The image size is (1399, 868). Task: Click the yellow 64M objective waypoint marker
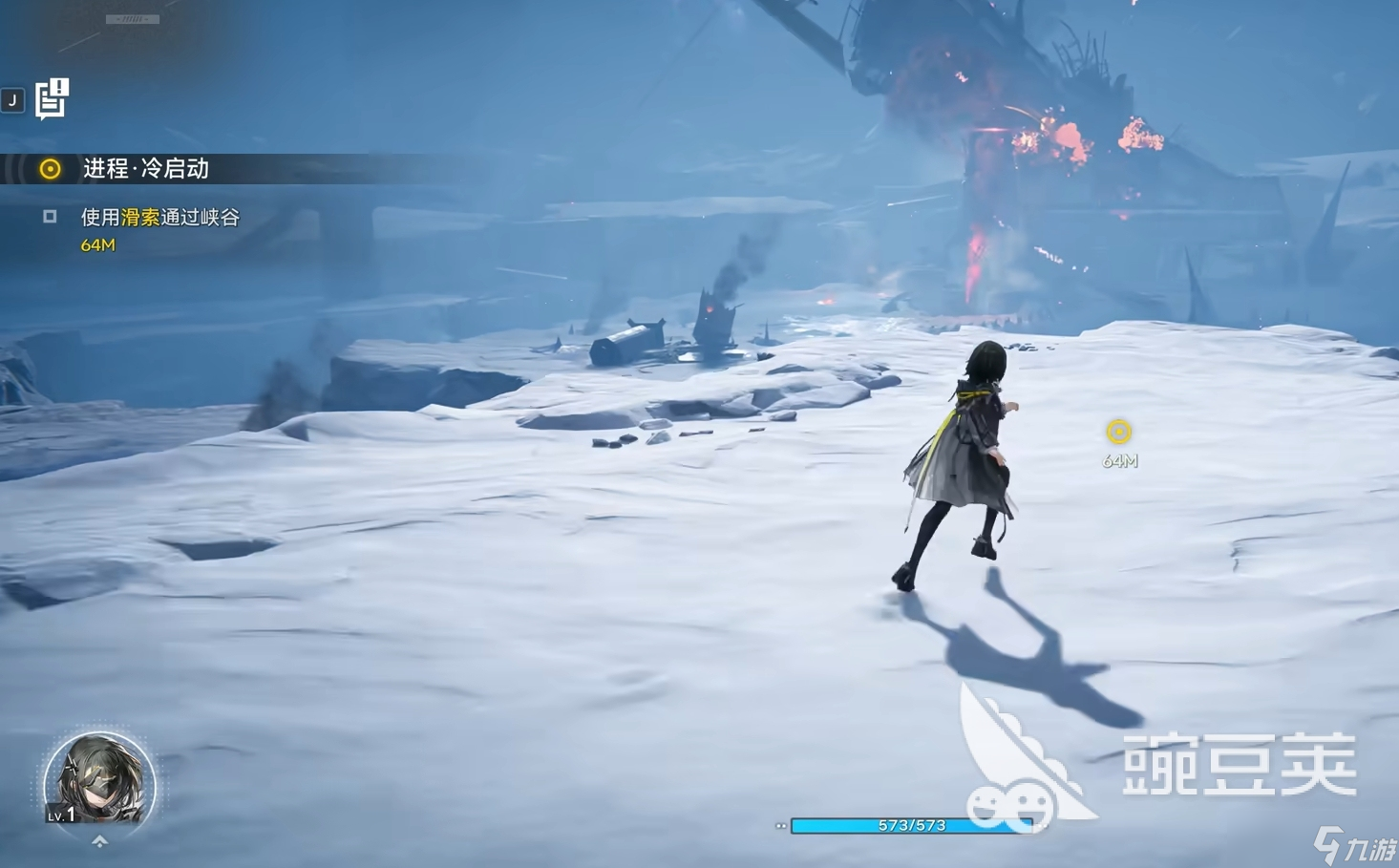1118,433
